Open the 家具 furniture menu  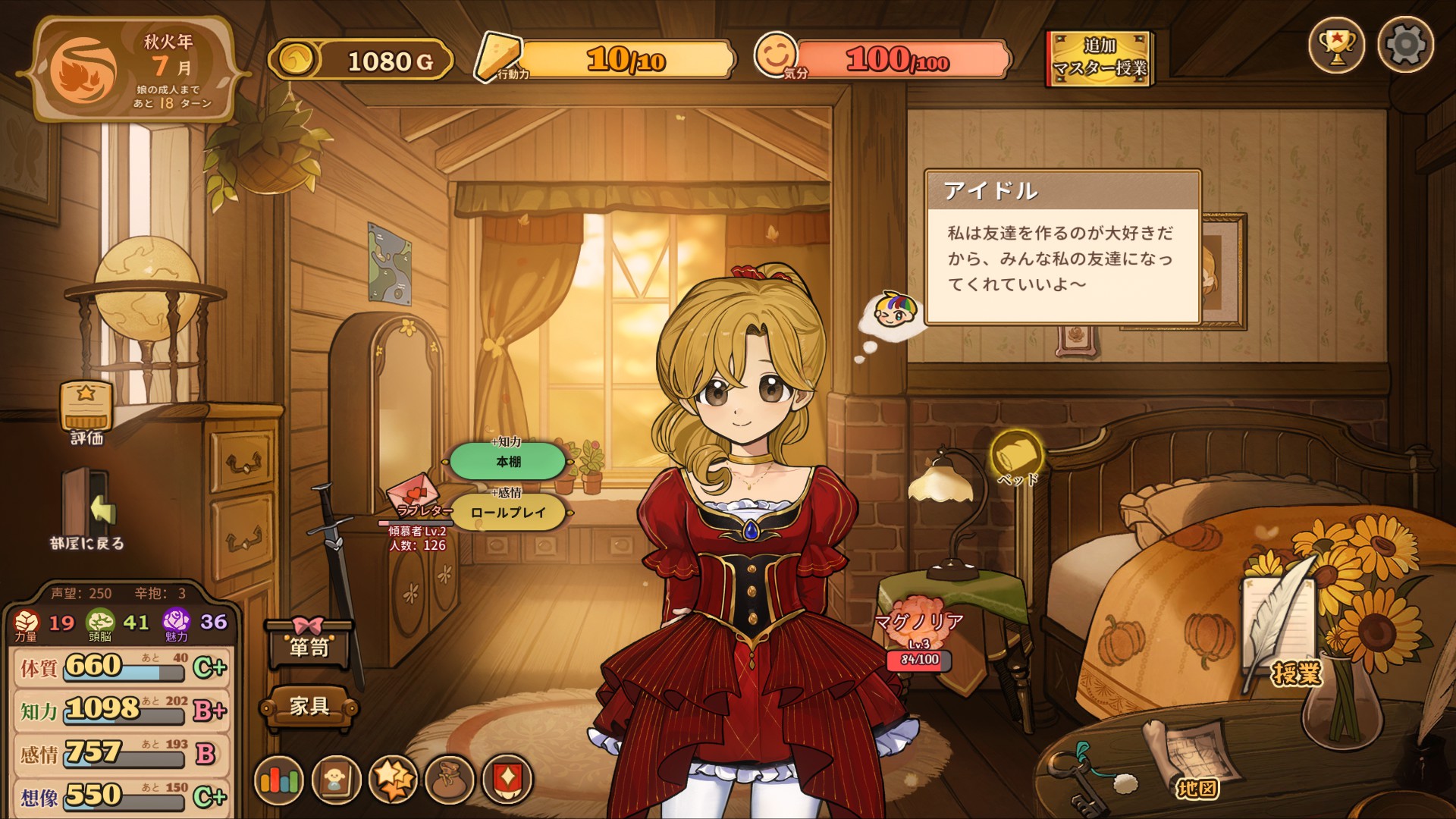(309, 707)
